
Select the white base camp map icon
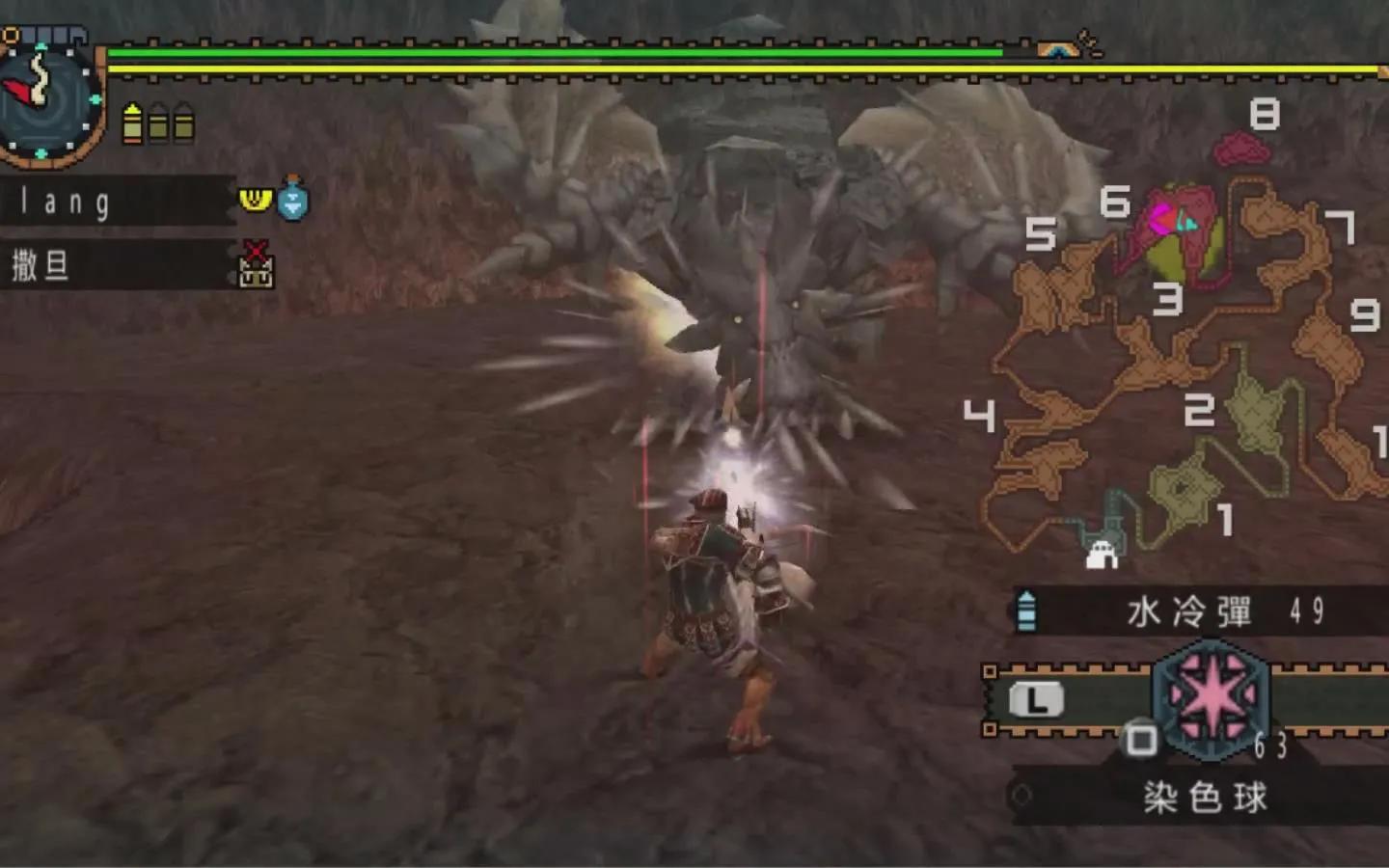pos(1101,555)
